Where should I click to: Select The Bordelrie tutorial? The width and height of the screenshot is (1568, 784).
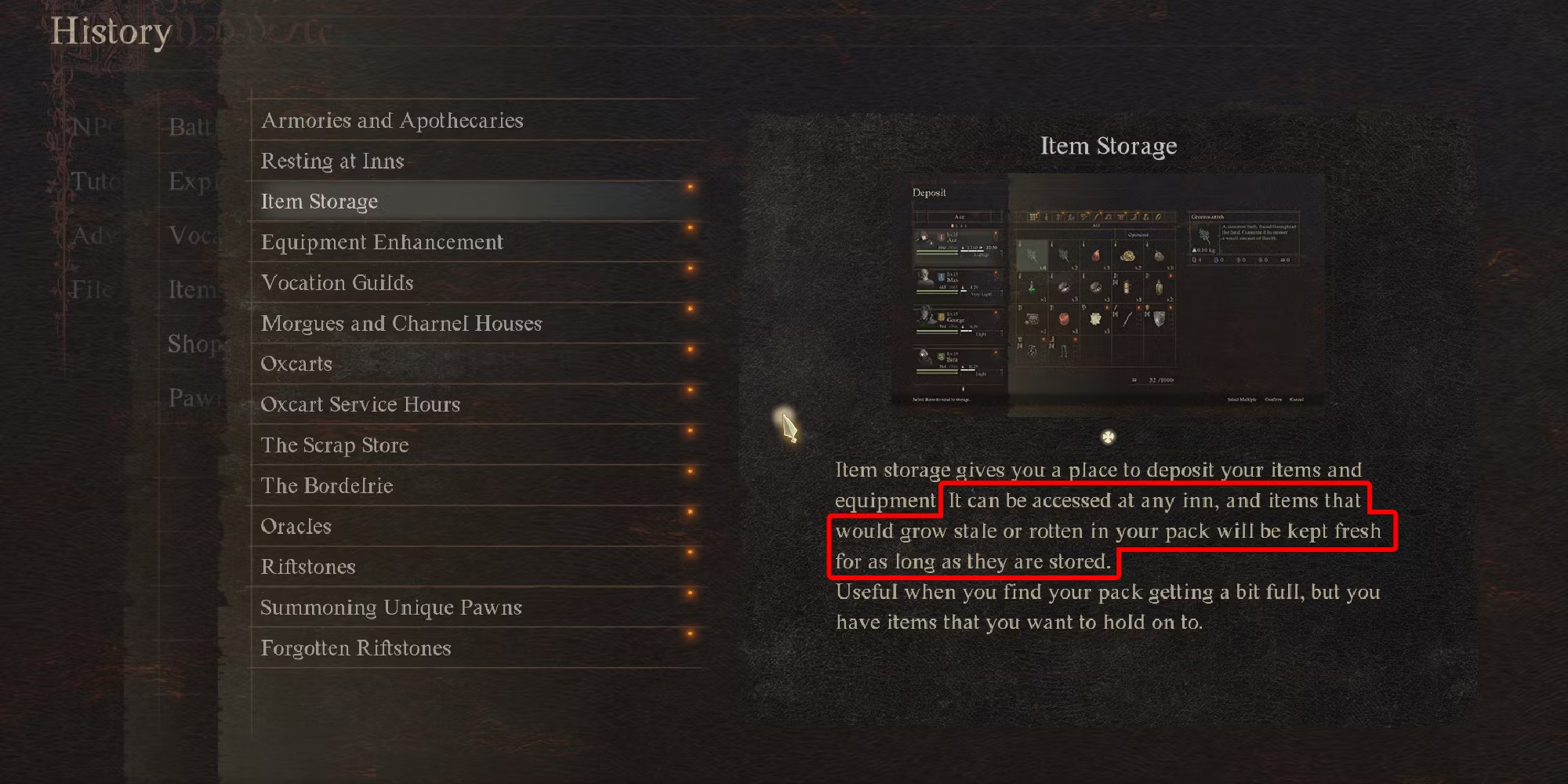[x=327, y=486]
